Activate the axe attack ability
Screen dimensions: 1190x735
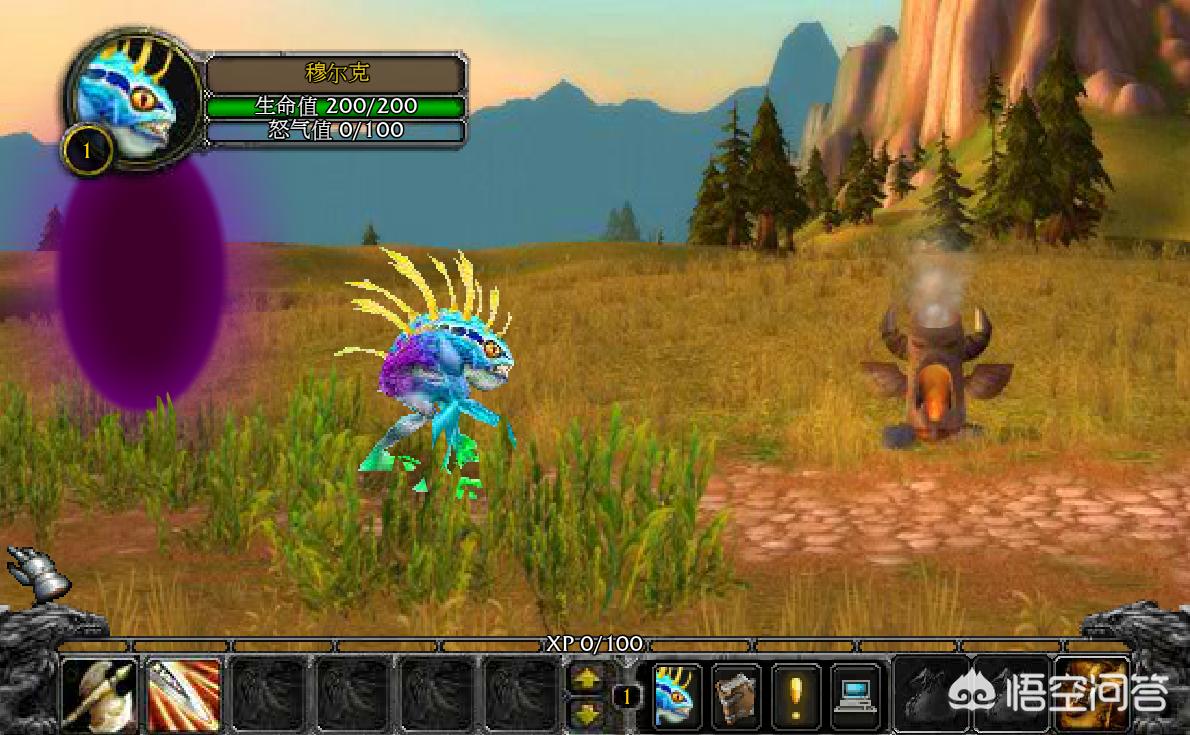100,694
